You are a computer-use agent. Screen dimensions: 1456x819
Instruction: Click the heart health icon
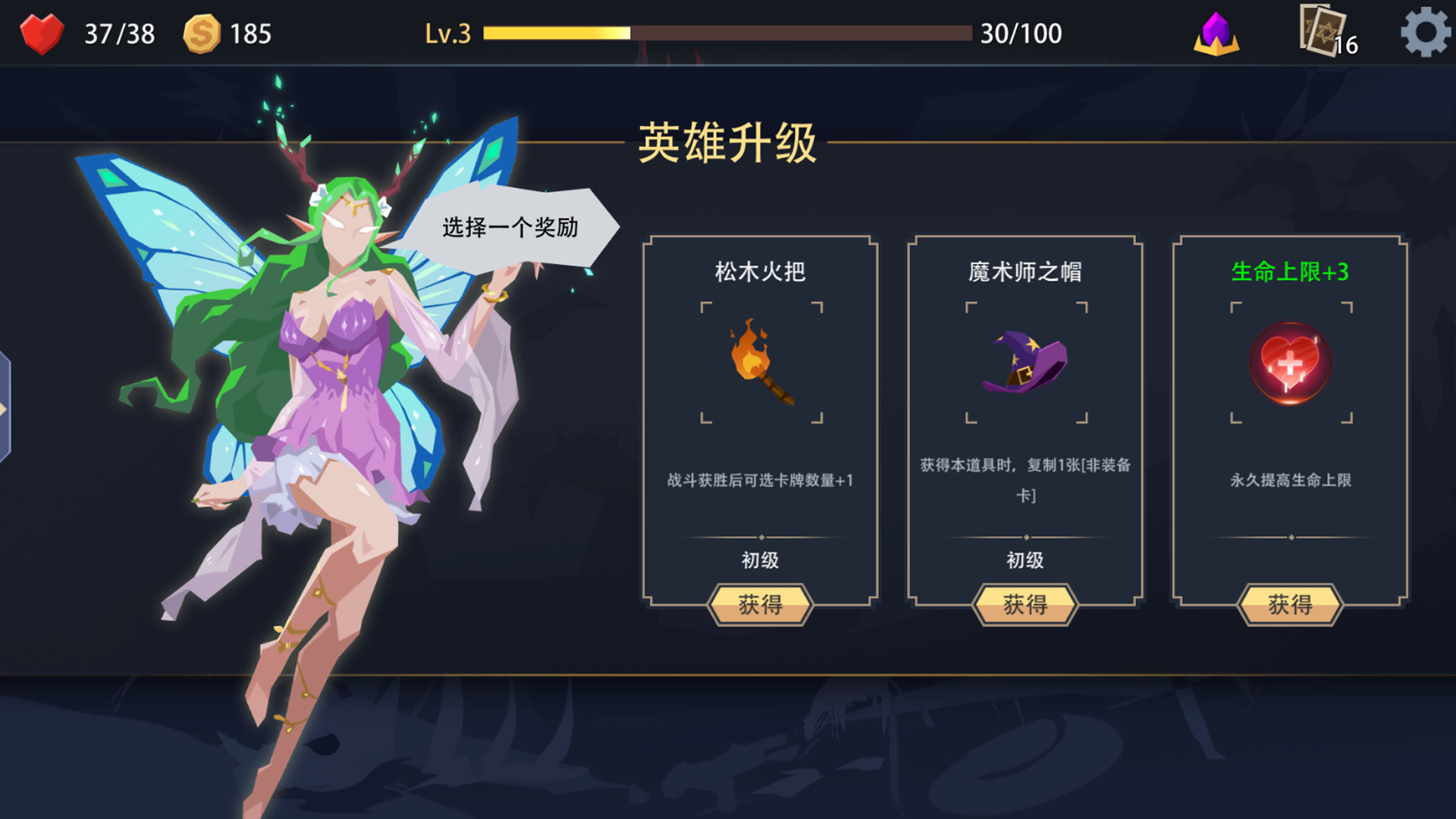tap(42, 32)
